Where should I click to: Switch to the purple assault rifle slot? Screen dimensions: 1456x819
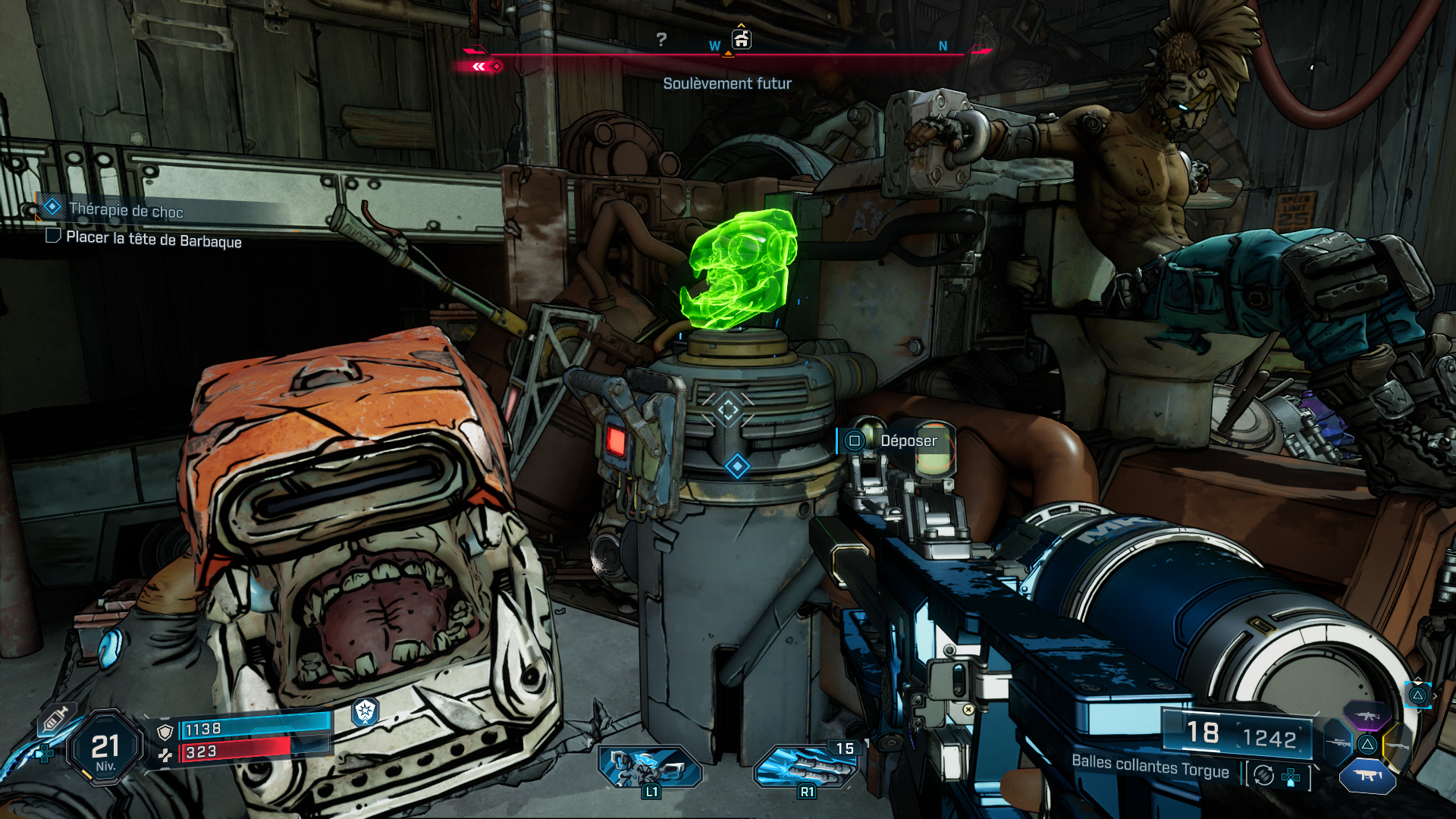(1367, 716)
